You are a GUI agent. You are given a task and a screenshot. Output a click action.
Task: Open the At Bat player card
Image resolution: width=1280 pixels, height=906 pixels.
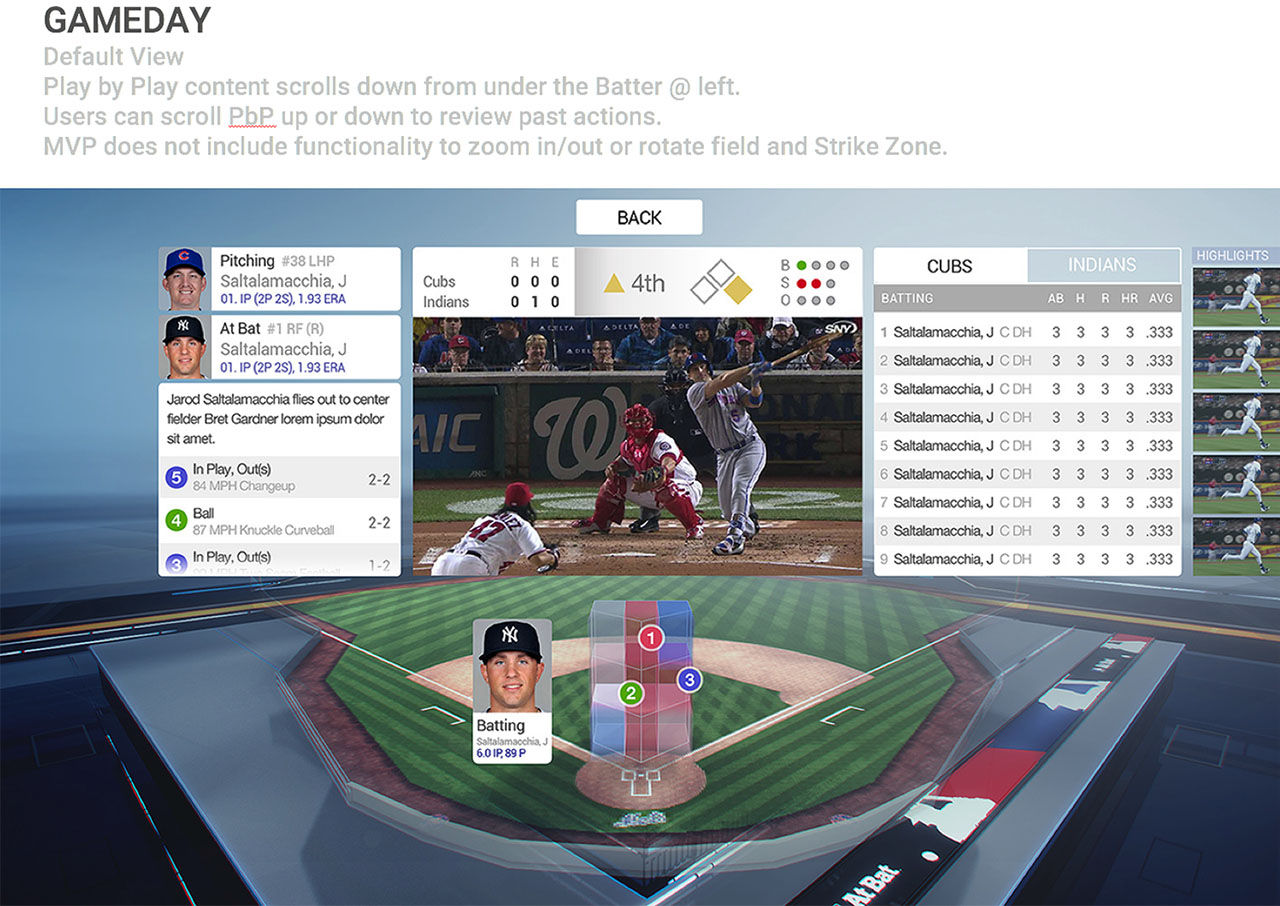[280, 347]
